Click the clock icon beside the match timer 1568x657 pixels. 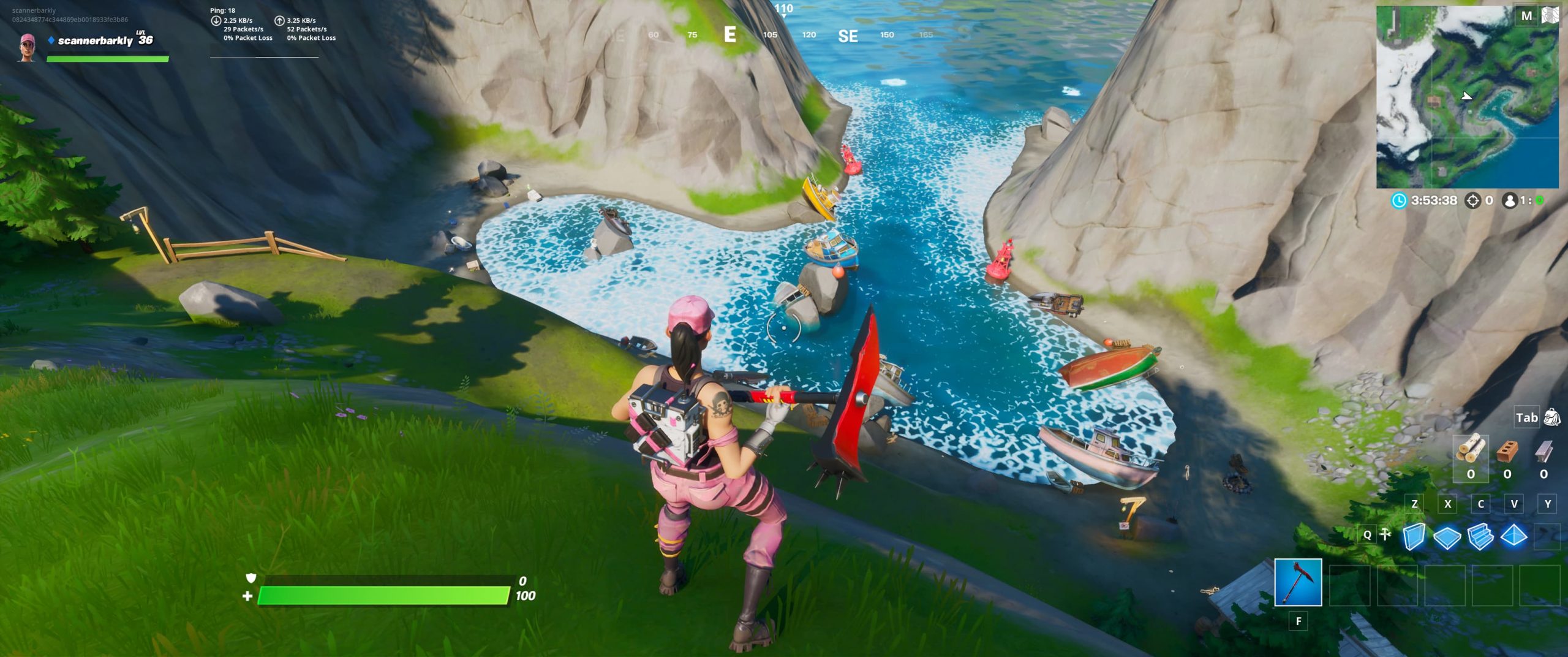(1398, 201)
